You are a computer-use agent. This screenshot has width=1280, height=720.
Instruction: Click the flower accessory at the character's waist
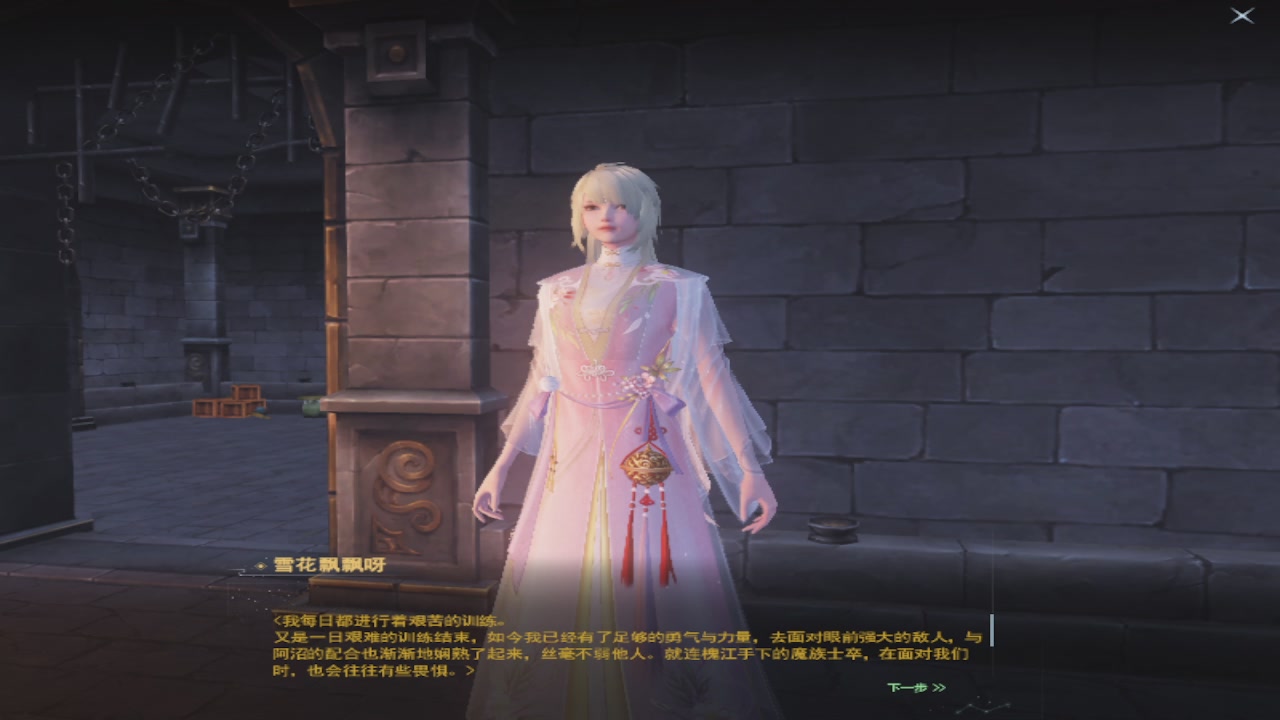point(651,377)
